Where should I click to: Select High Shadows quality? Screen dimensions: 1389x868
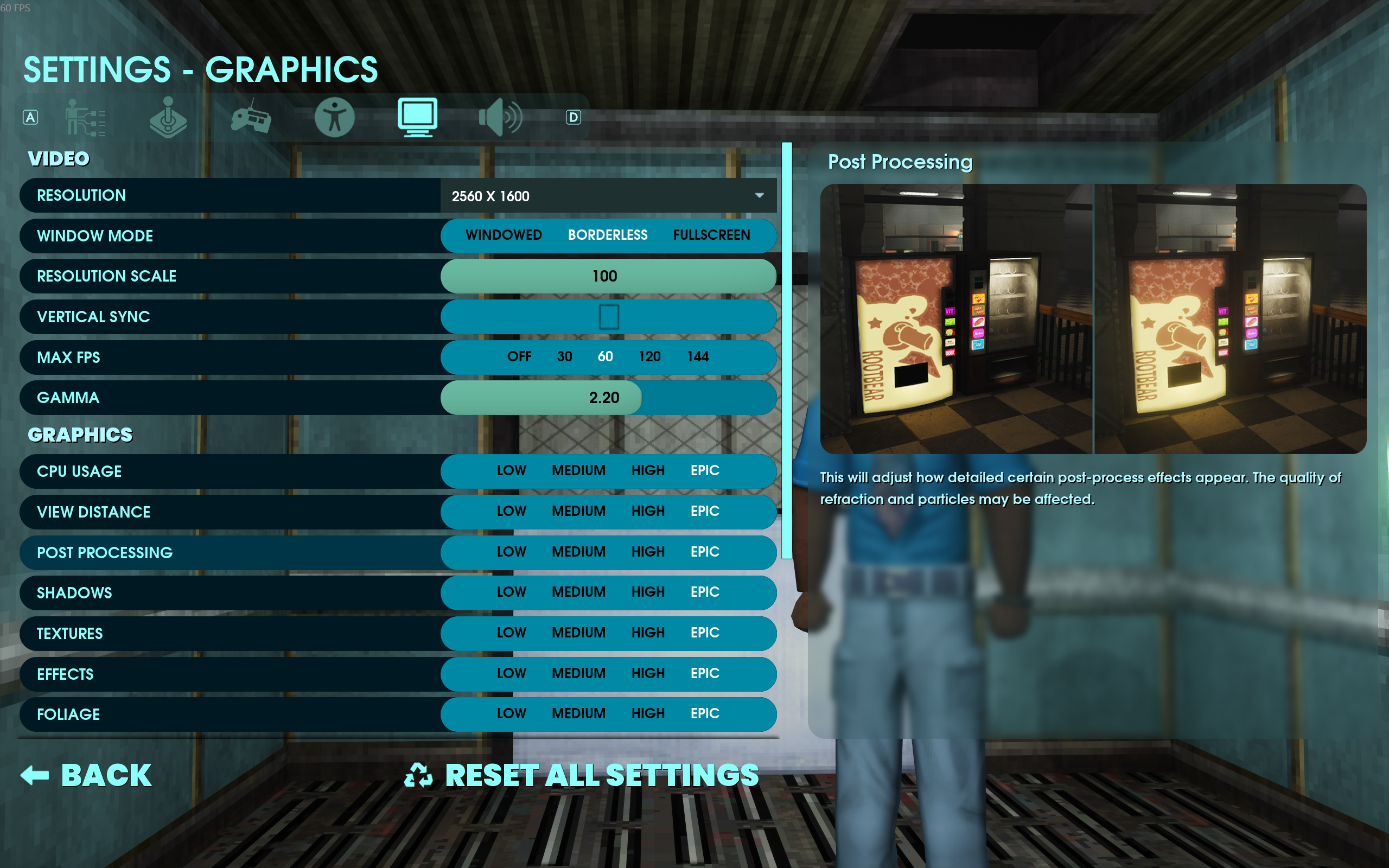(647, 592)
